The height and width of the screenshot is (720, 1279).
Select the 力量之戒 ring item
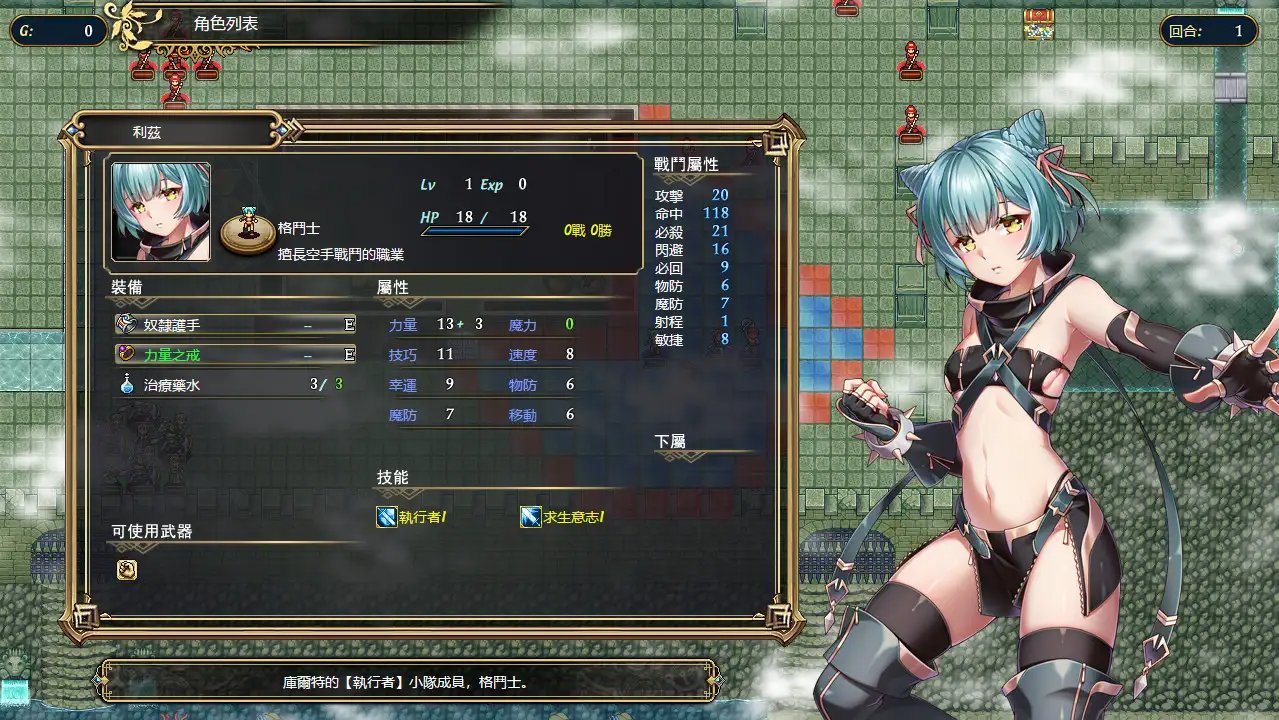[x=235, y=354]
